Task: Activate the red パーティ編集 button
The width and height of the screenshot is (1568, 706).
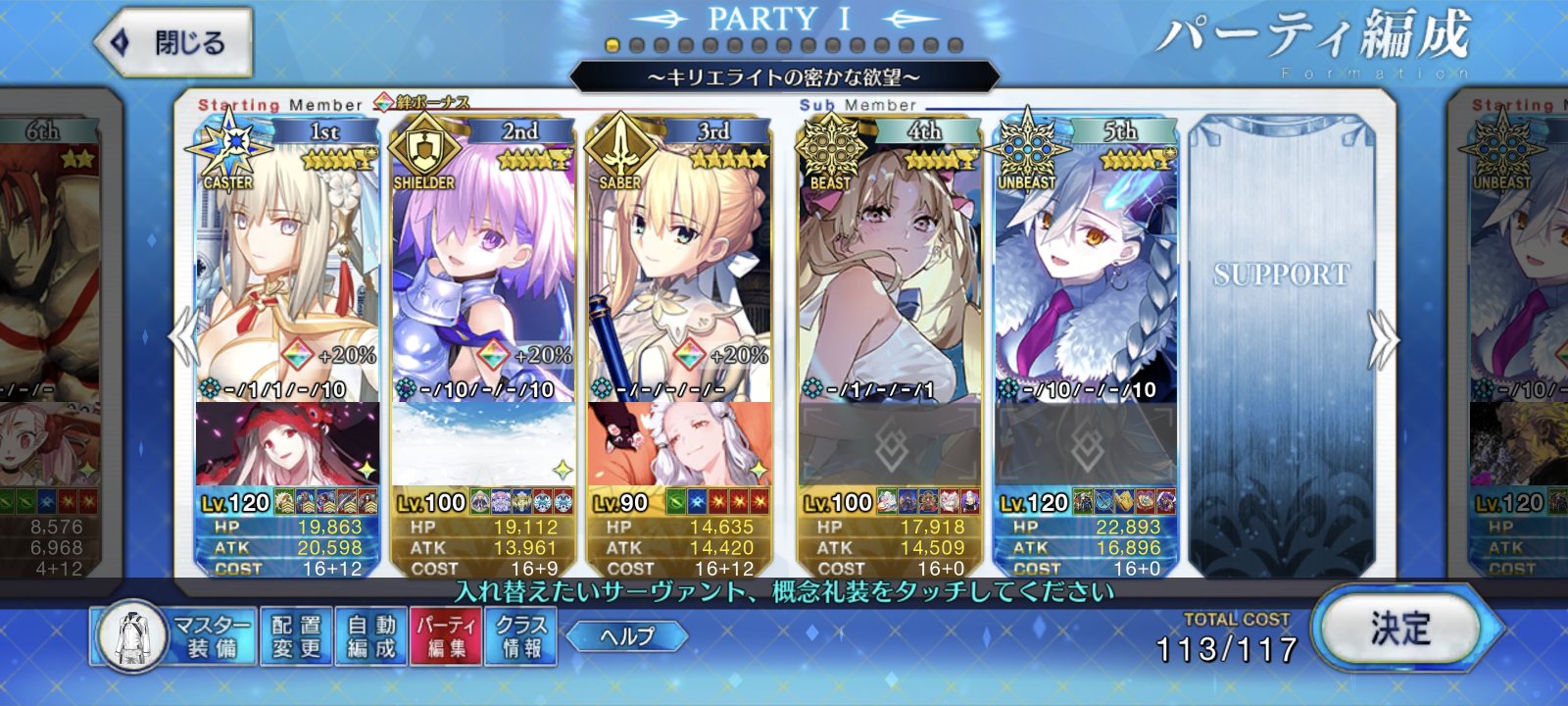Action: tap(446, 636)
